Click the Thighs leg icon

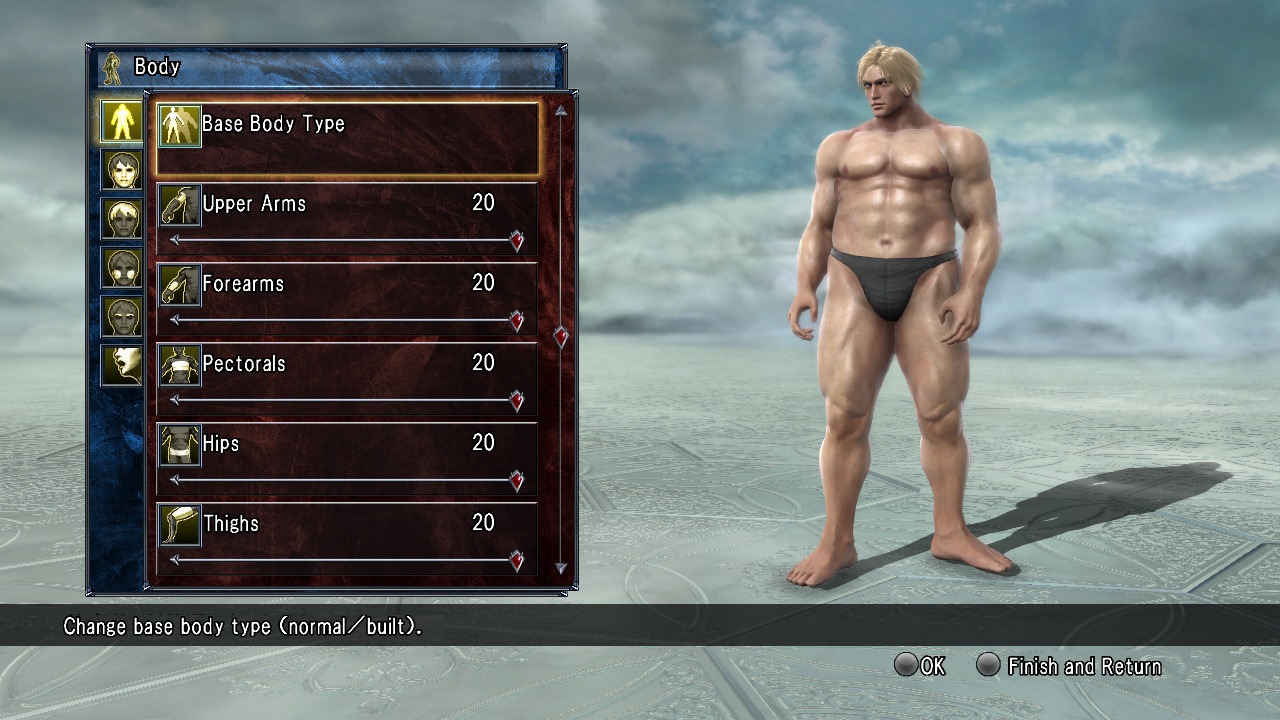(x=180, y=525)
